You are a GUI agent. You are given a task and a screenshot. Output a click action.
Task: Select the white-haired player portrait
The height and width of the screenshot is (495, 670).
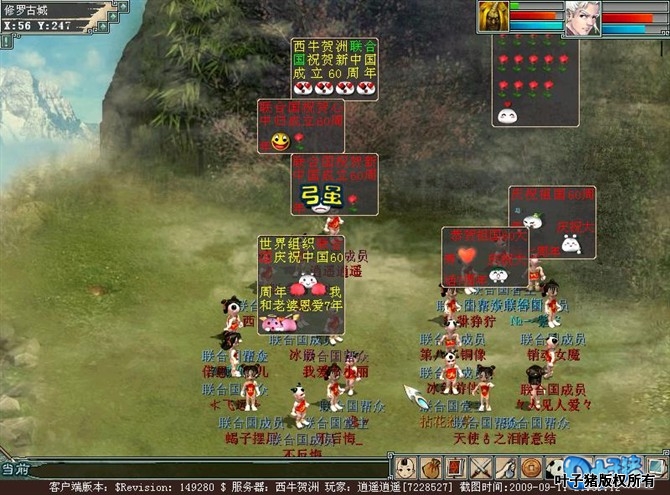click(x=581, y=18)
